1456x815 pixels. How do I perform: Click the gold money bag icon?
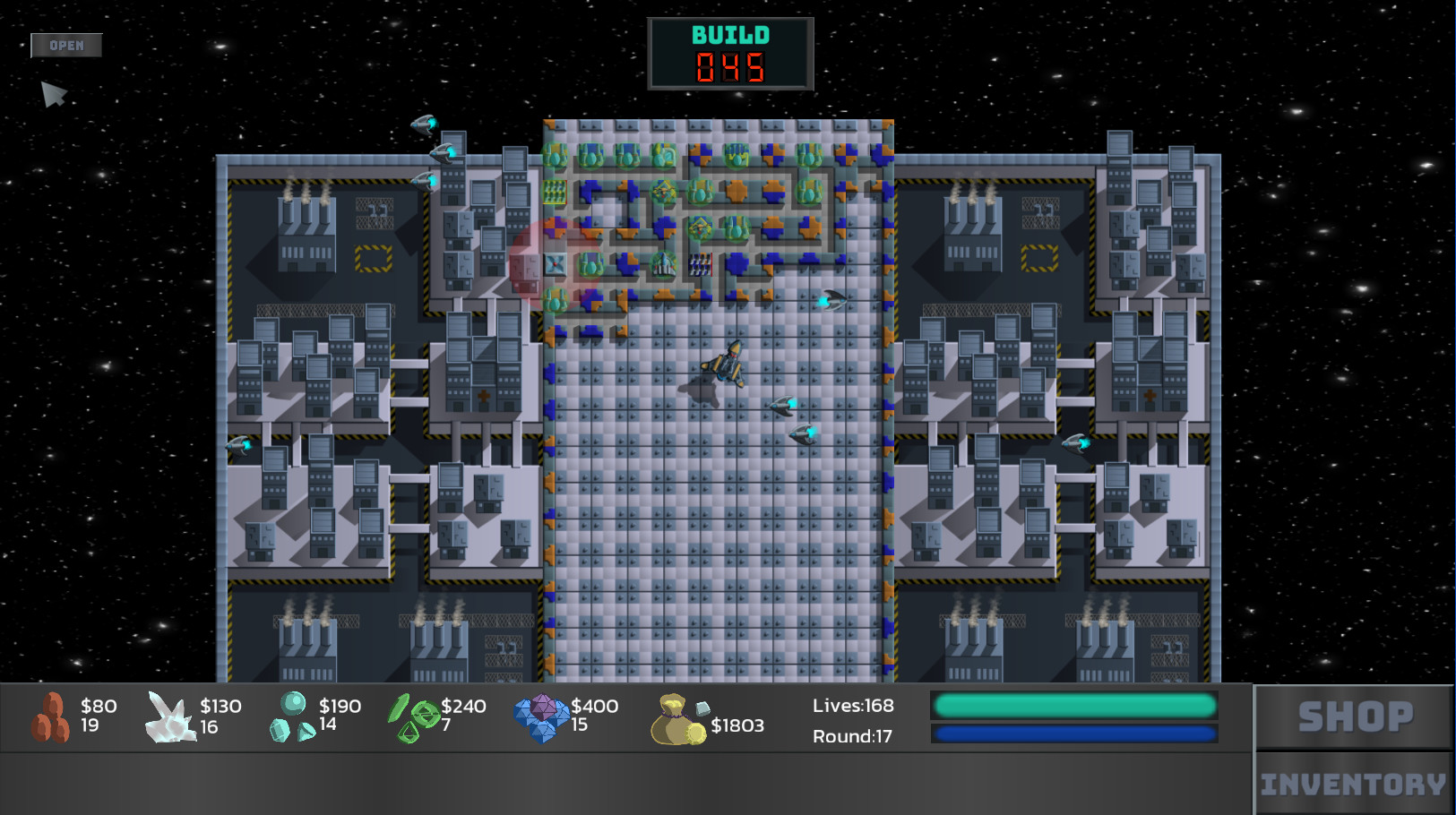[x=676, y=721]
